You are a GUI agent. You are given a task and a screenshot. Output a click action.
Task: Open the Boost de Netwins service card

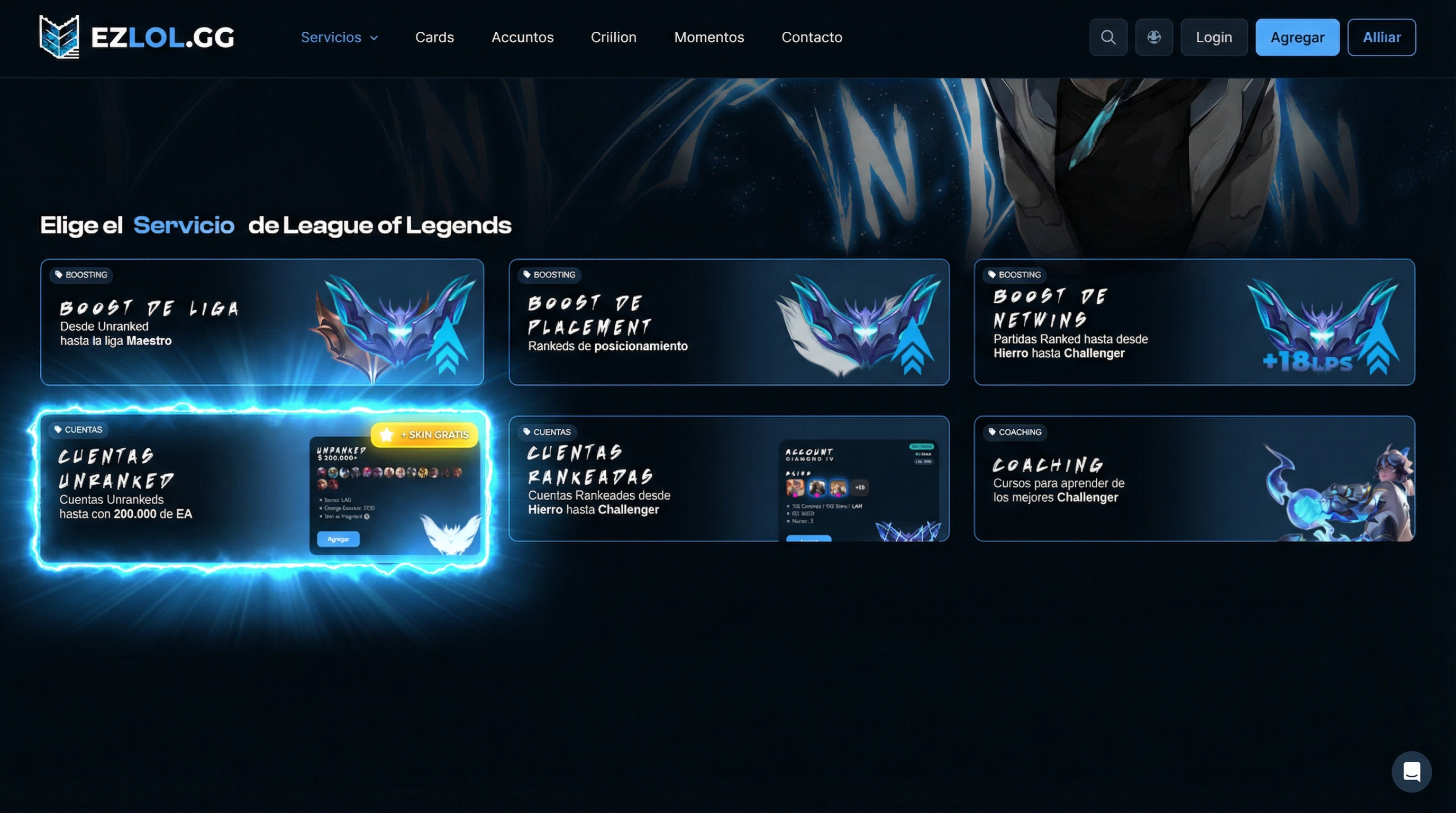tap(1195, 323)
